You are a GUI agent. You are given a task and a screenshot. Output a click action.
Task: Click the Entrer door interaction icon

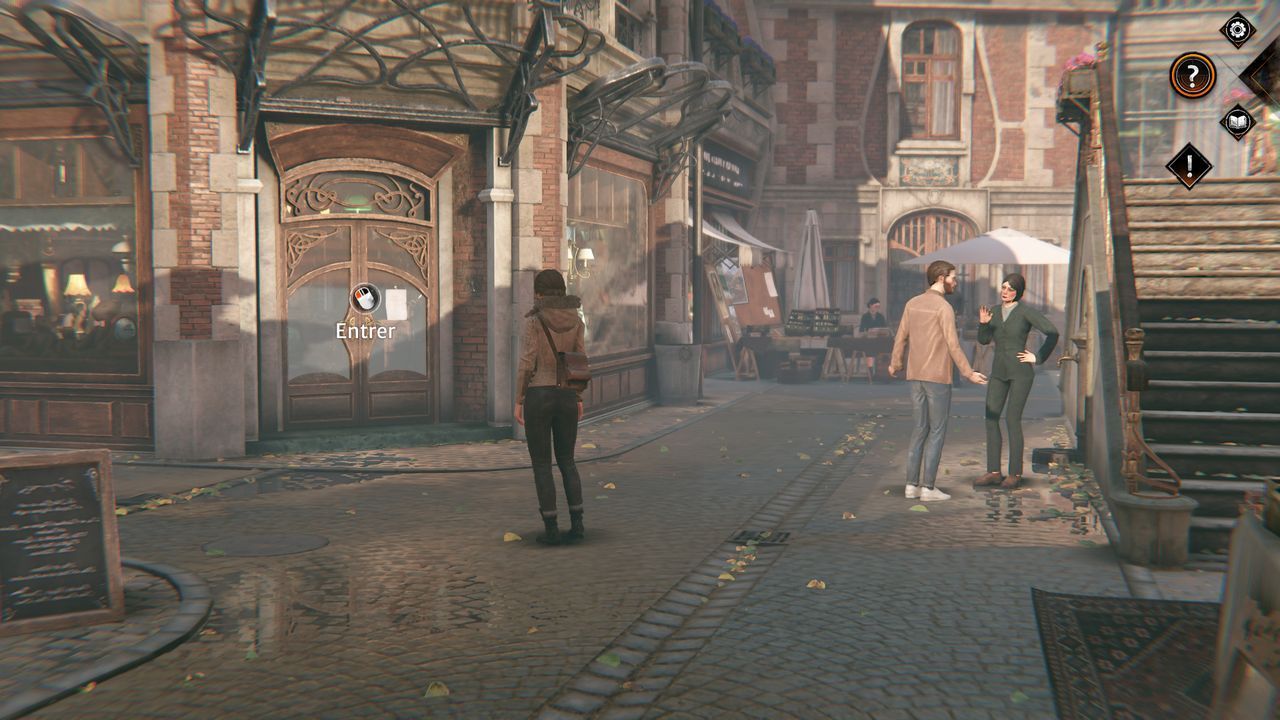tap(365, 298)
